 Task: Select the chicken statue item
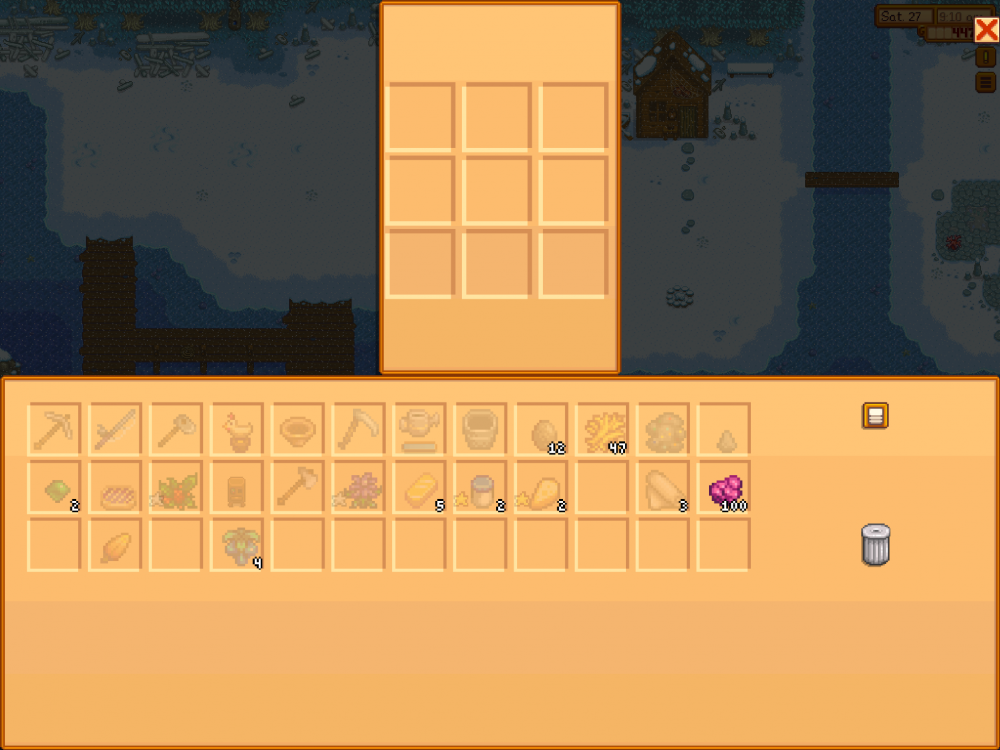pos(237,429)
